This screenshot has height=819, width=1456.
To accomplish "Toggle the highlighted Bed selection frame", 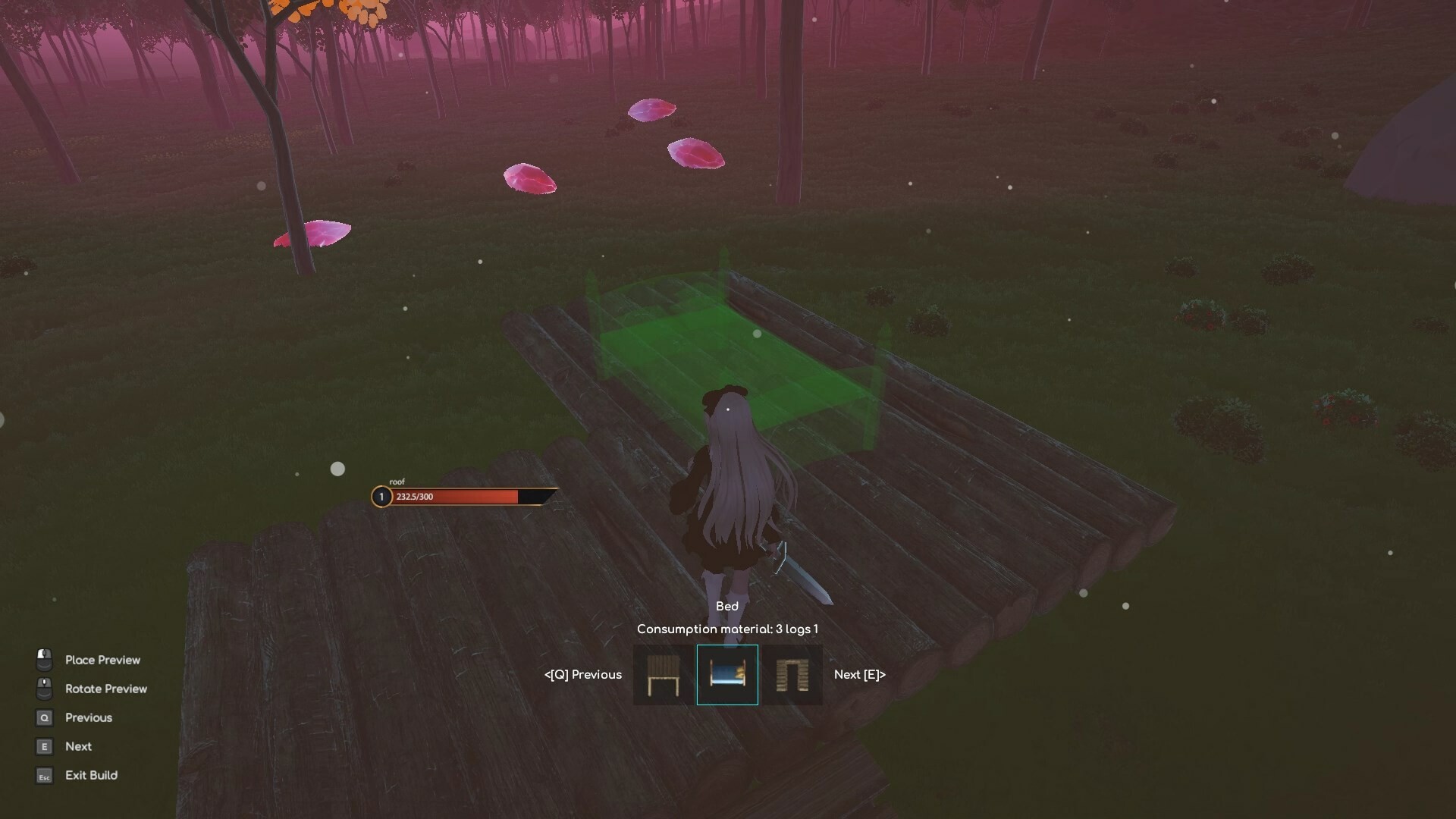I will point(727,674).
